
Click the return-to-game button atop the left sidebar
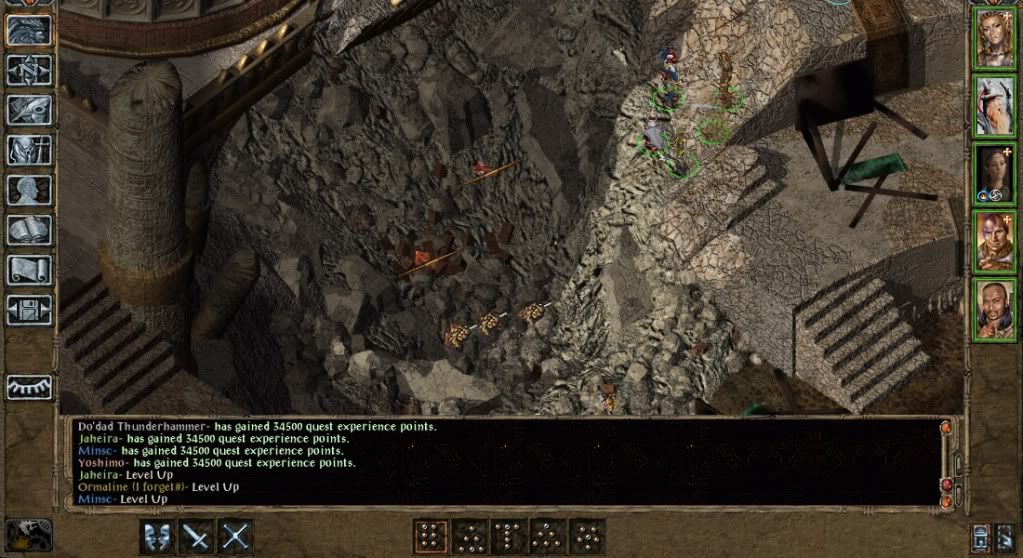29,29
